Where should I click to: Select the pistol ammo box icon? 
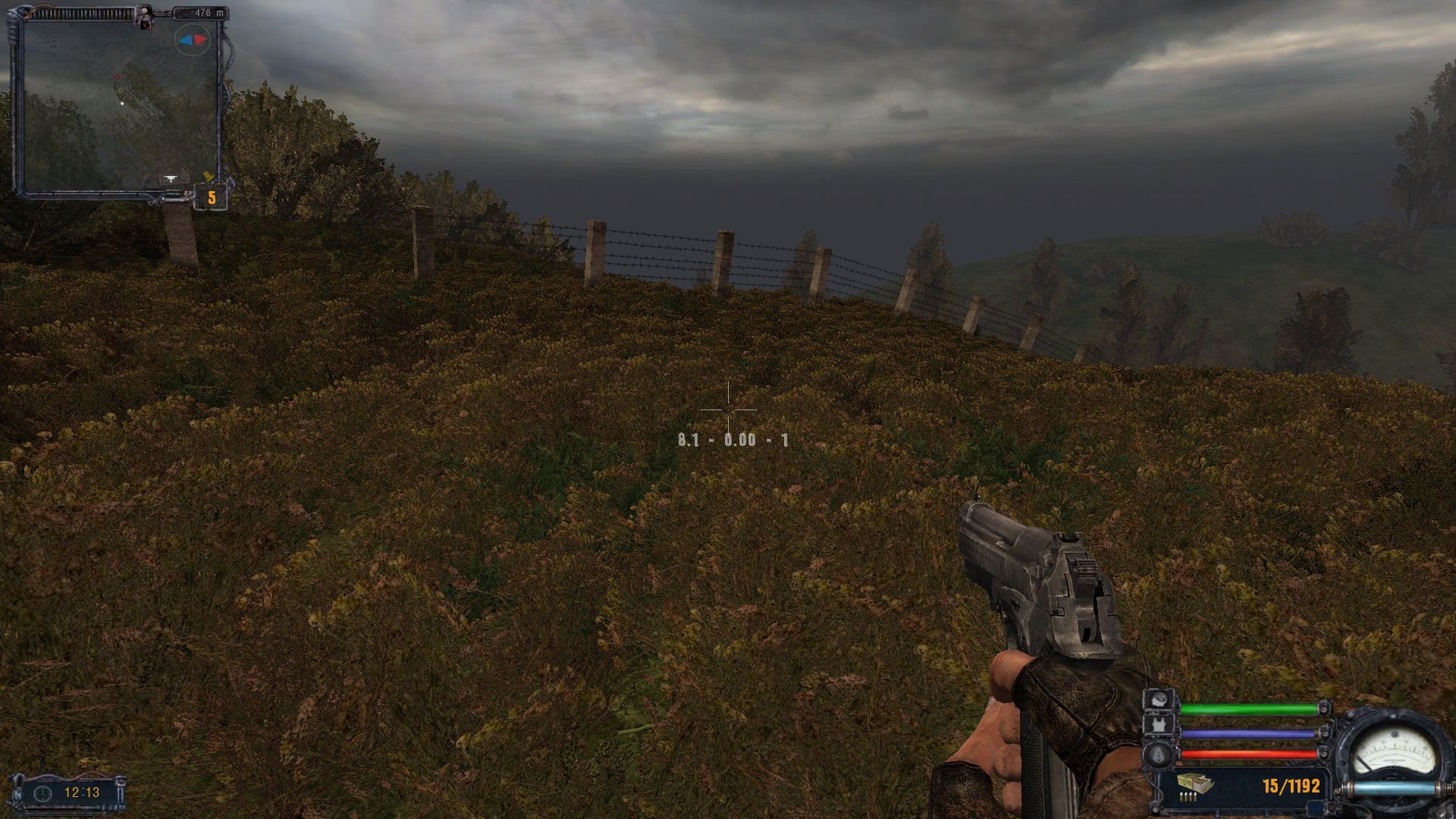1195,784
